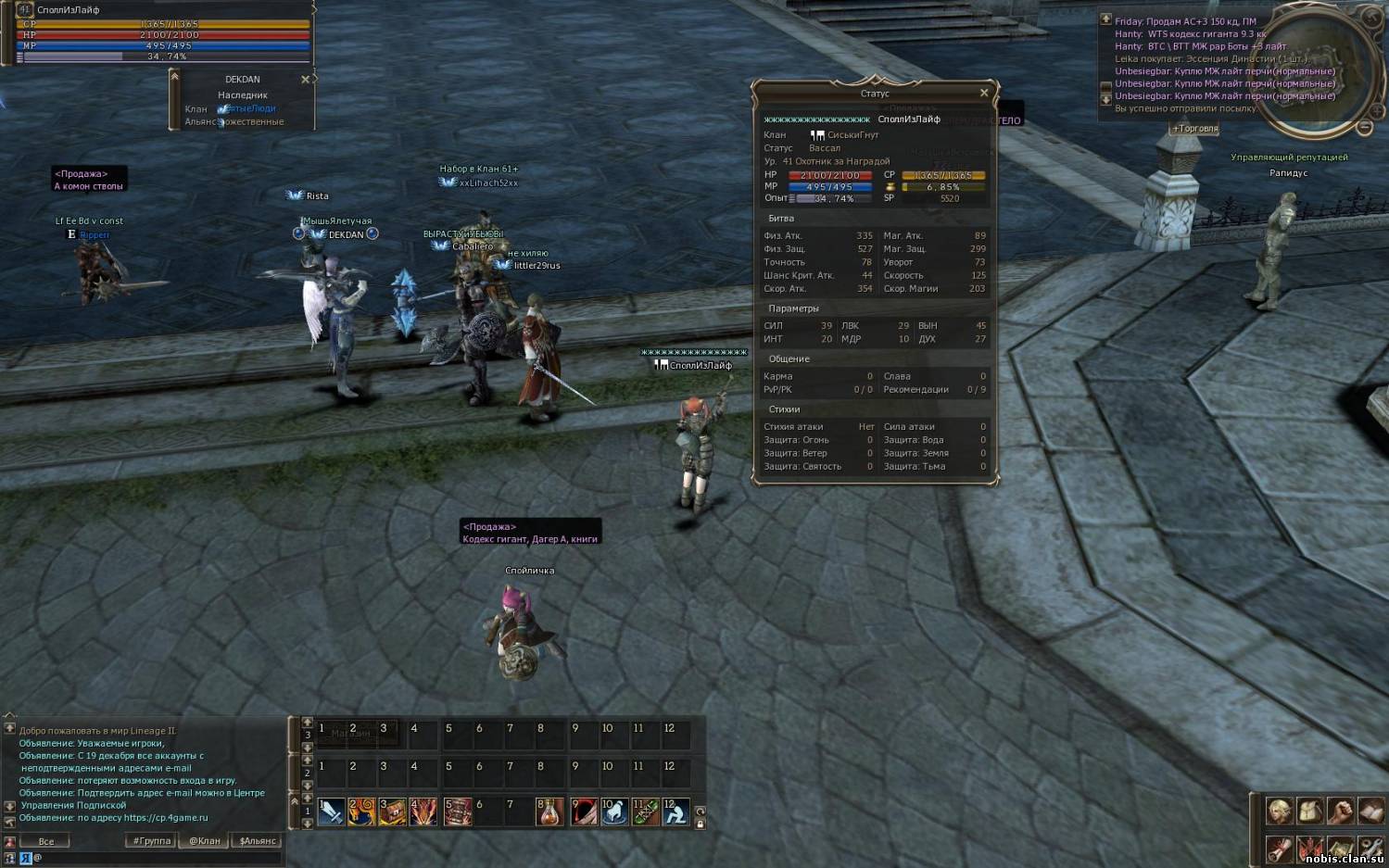
Task: Use the treasure chest skill in slot 3
Action: click(392, 811)
